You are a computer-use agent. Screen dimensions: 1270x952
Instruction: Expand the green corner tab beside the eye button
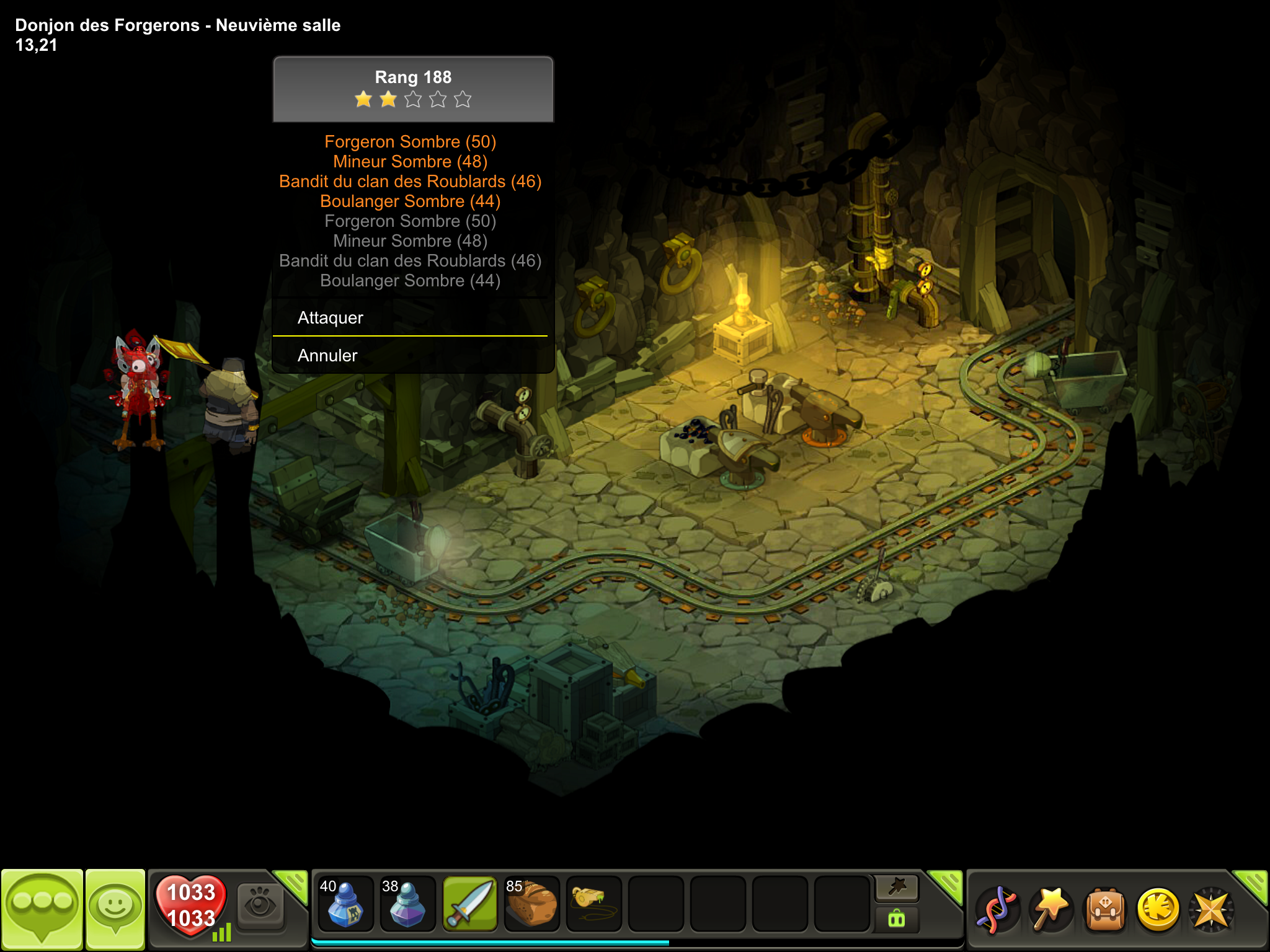tap(293, 884)
